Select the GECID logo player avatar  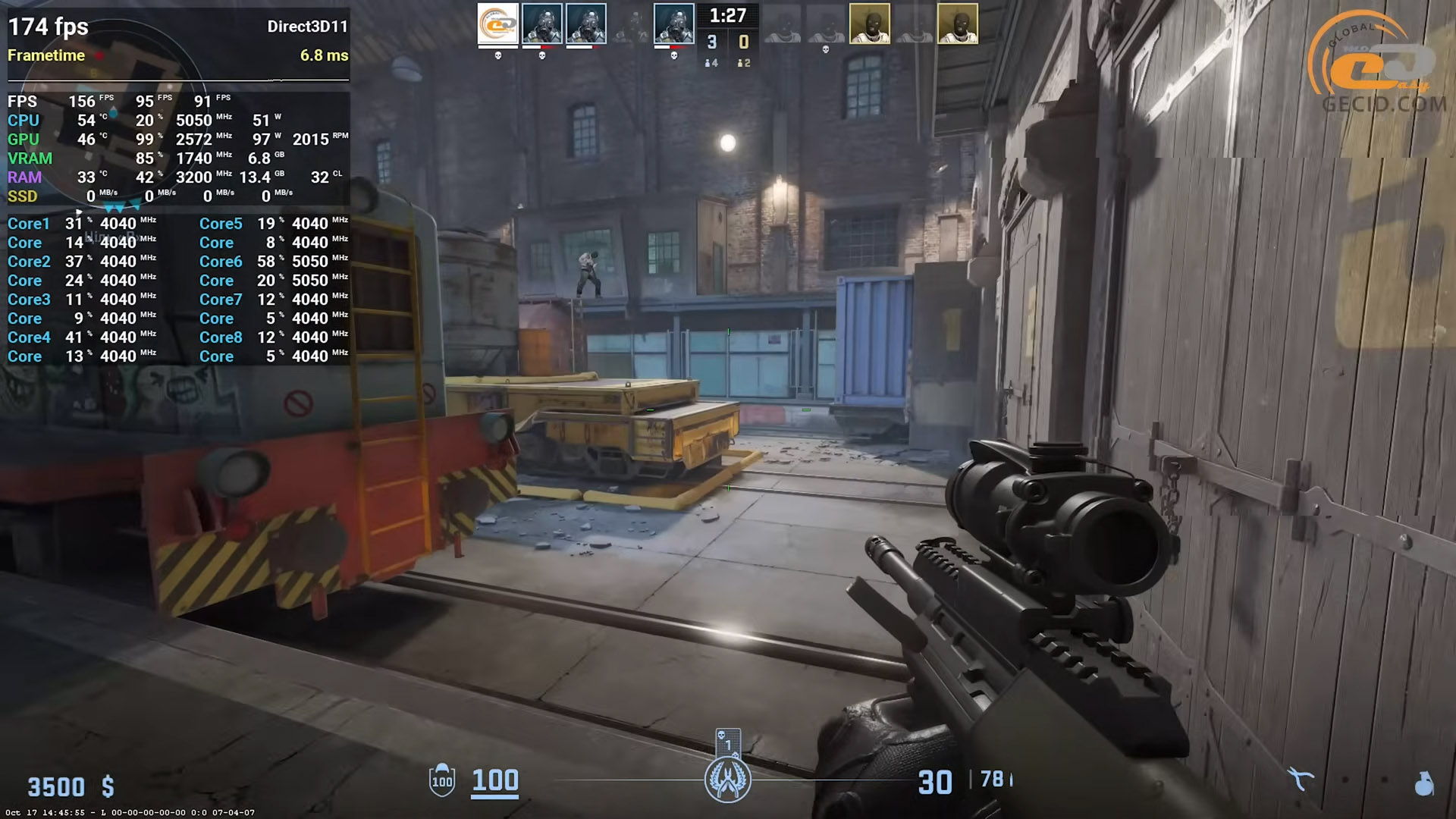click(x=497, y=24)
